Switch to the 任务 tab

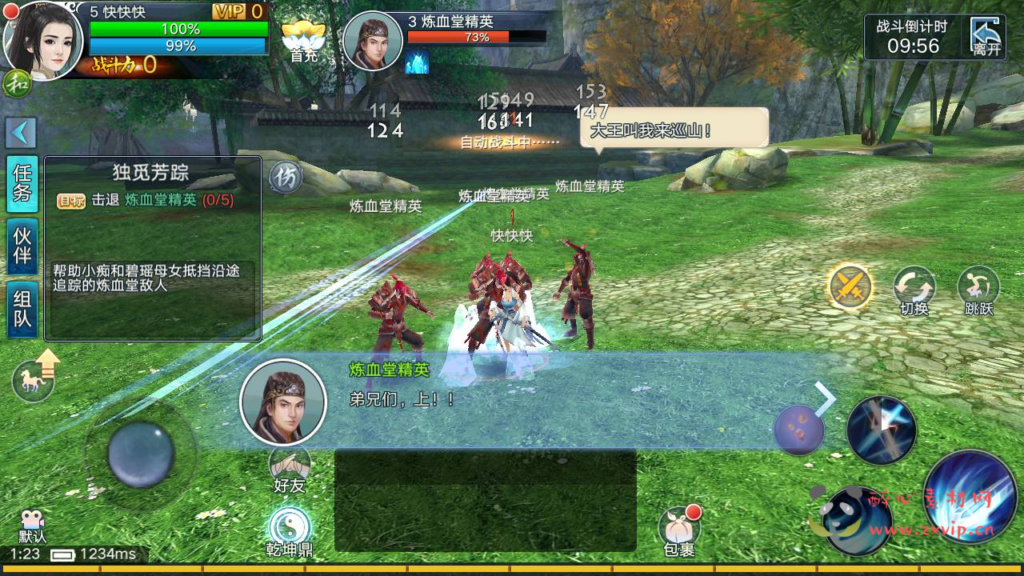click(22, 182)
